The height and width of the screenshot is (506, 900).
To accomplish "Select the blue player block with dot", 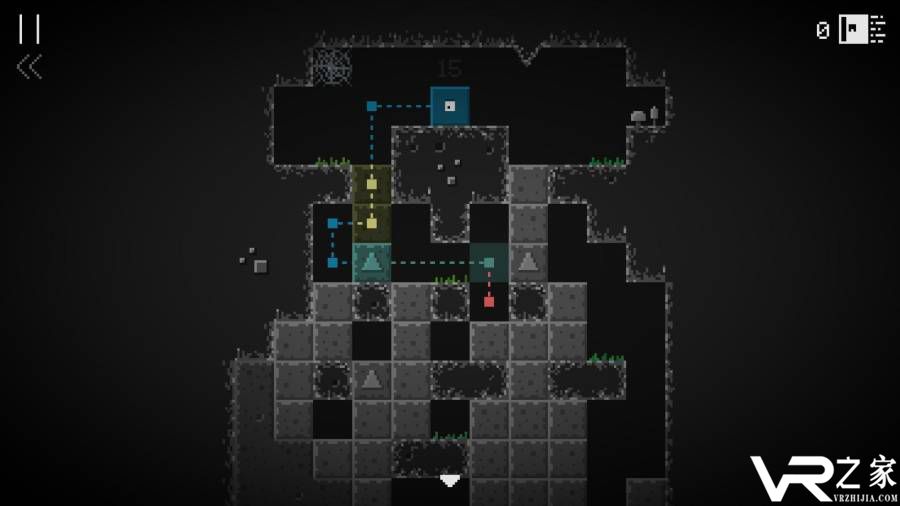I will point(450,106).
